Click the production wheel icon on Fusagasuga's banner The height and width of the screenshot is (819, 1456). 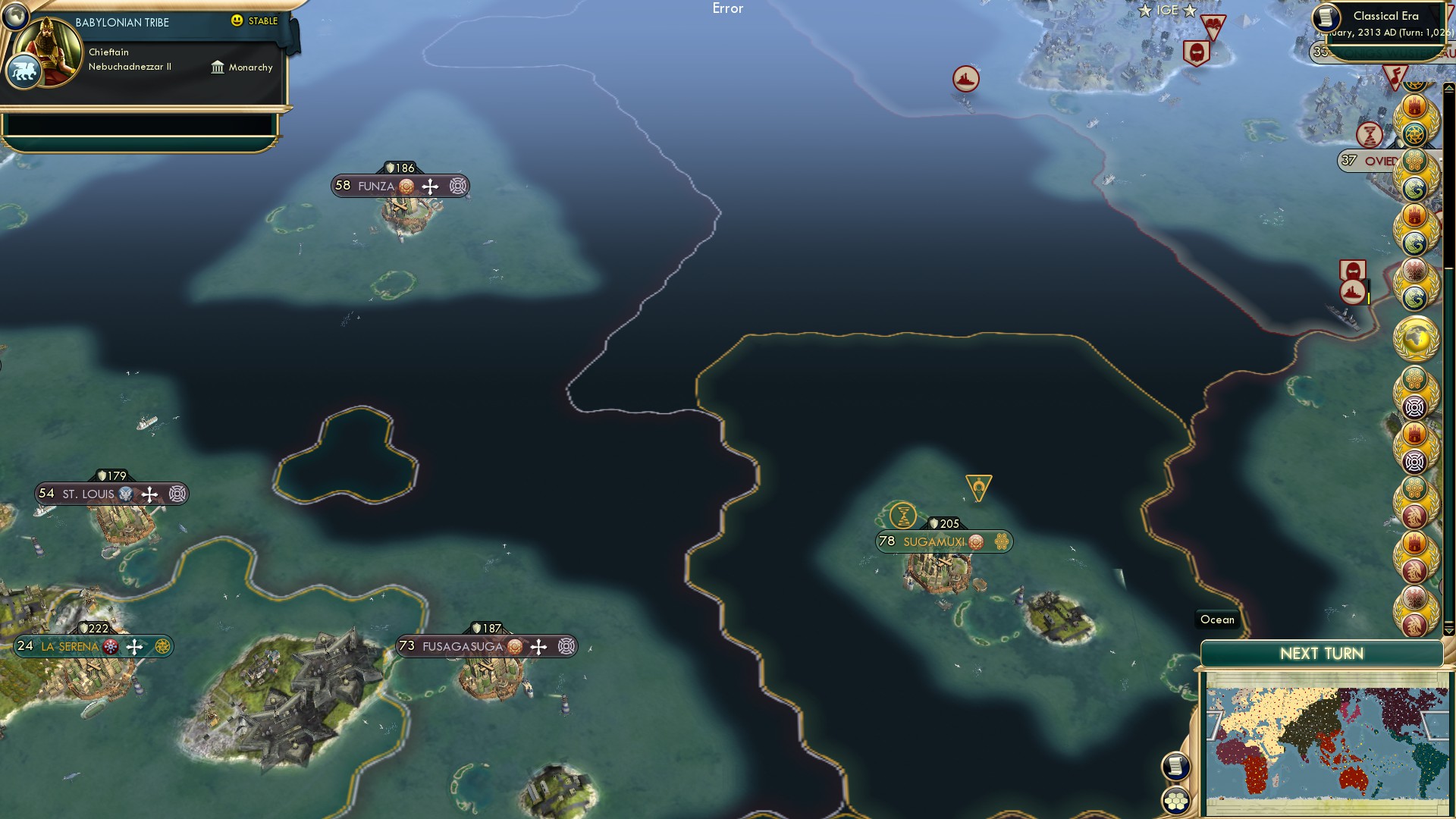[566, 646]
